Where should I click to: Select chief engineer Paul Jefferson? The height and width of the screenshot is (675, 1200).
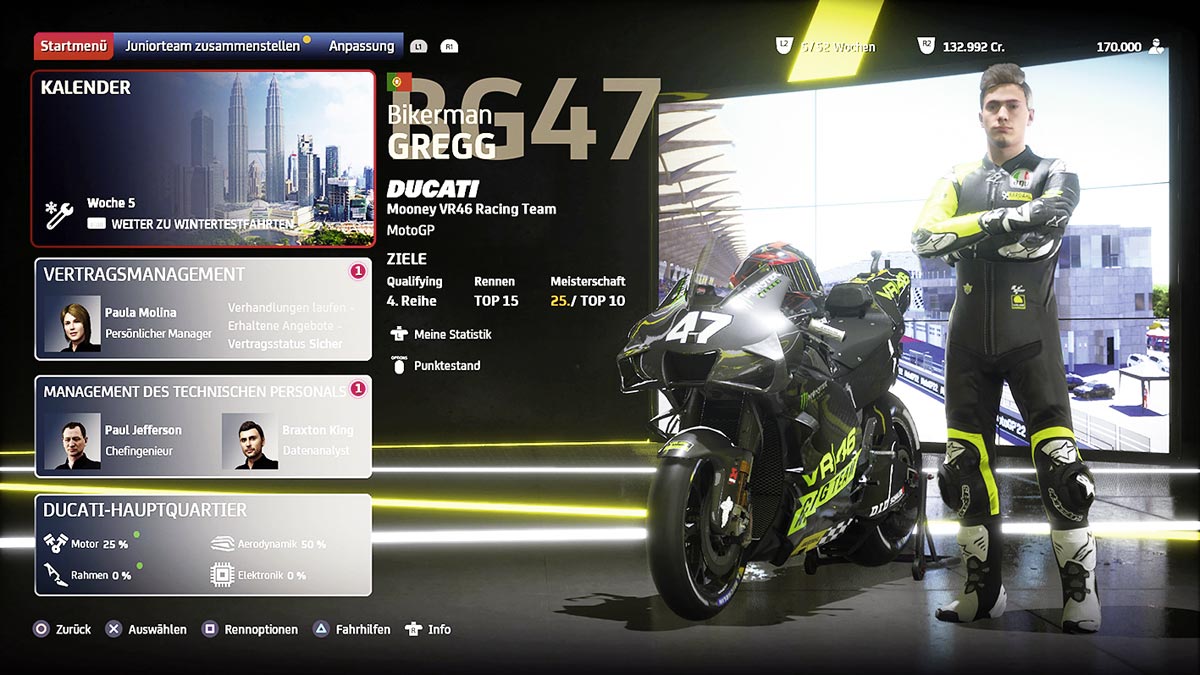point(73,441)
